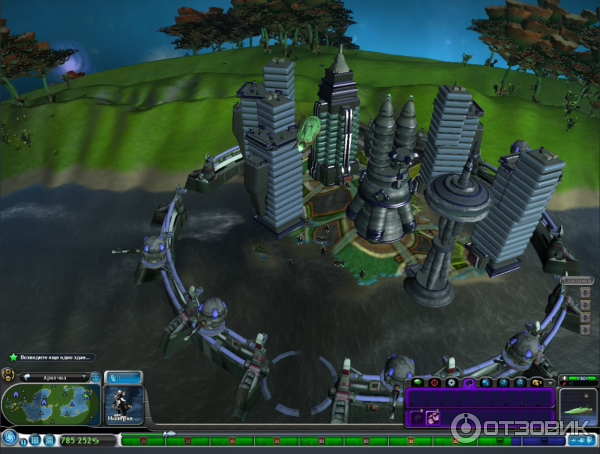600x454 pixels.
Task: Toggle the globe button beside the minimap
Action: point(95,378)
